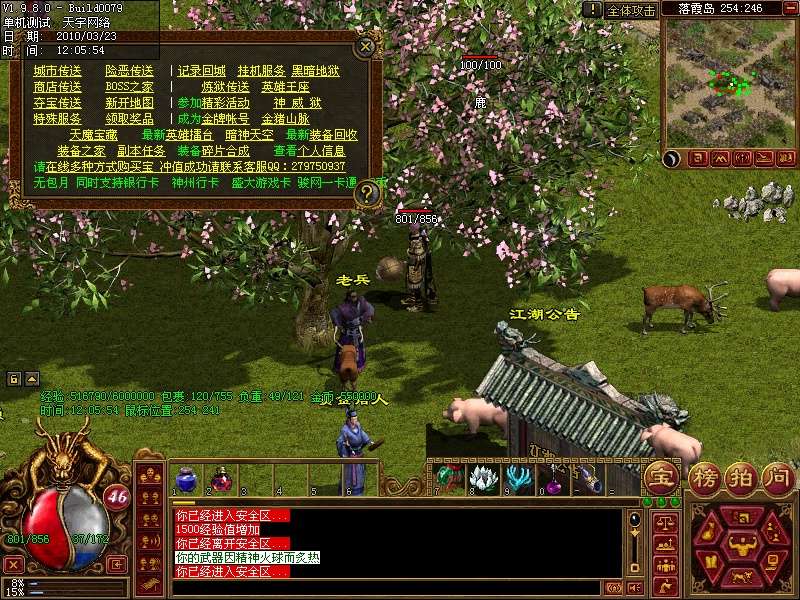Click the 问 help round button

tap(777, 476)
